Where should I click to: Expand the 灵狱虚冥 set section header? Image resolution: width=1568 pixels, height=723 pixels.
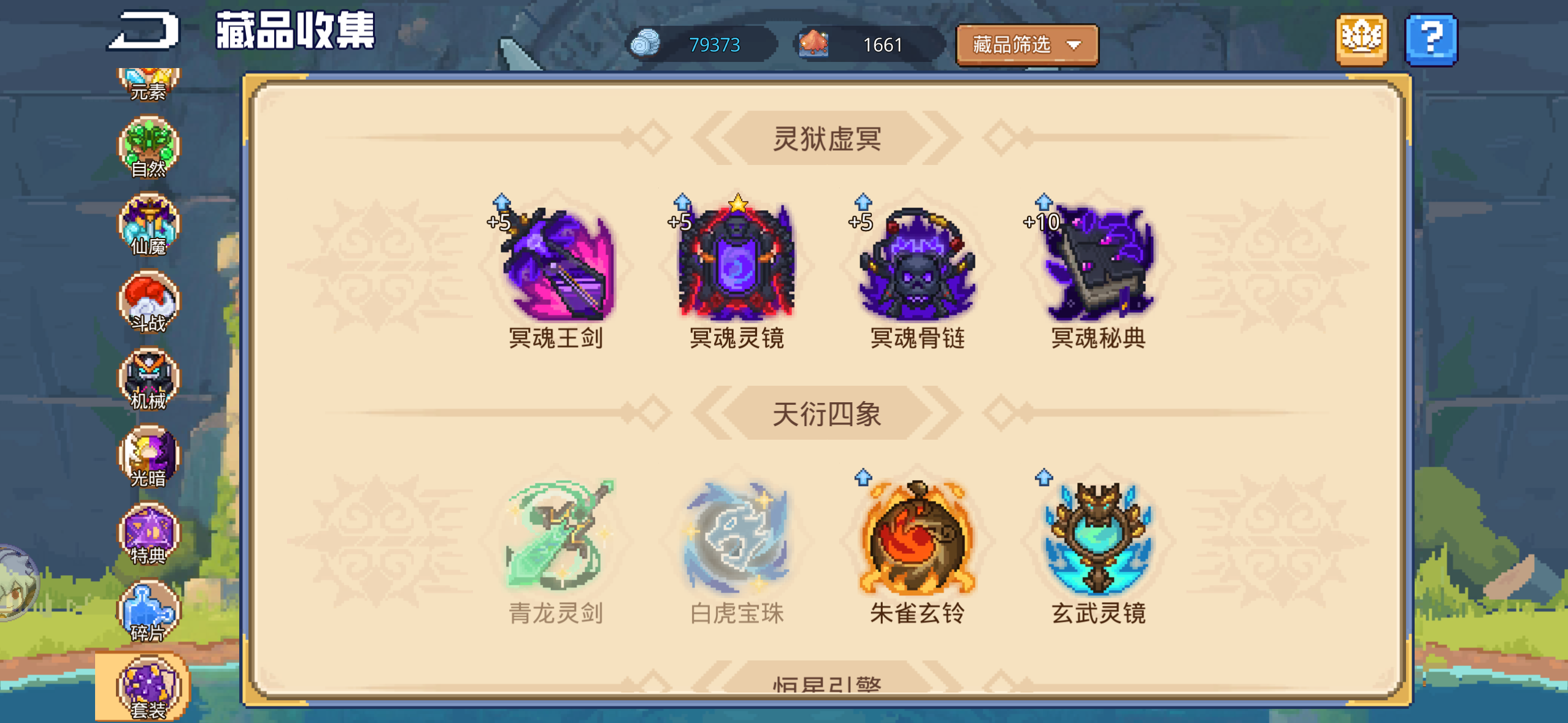pos(829,139)
